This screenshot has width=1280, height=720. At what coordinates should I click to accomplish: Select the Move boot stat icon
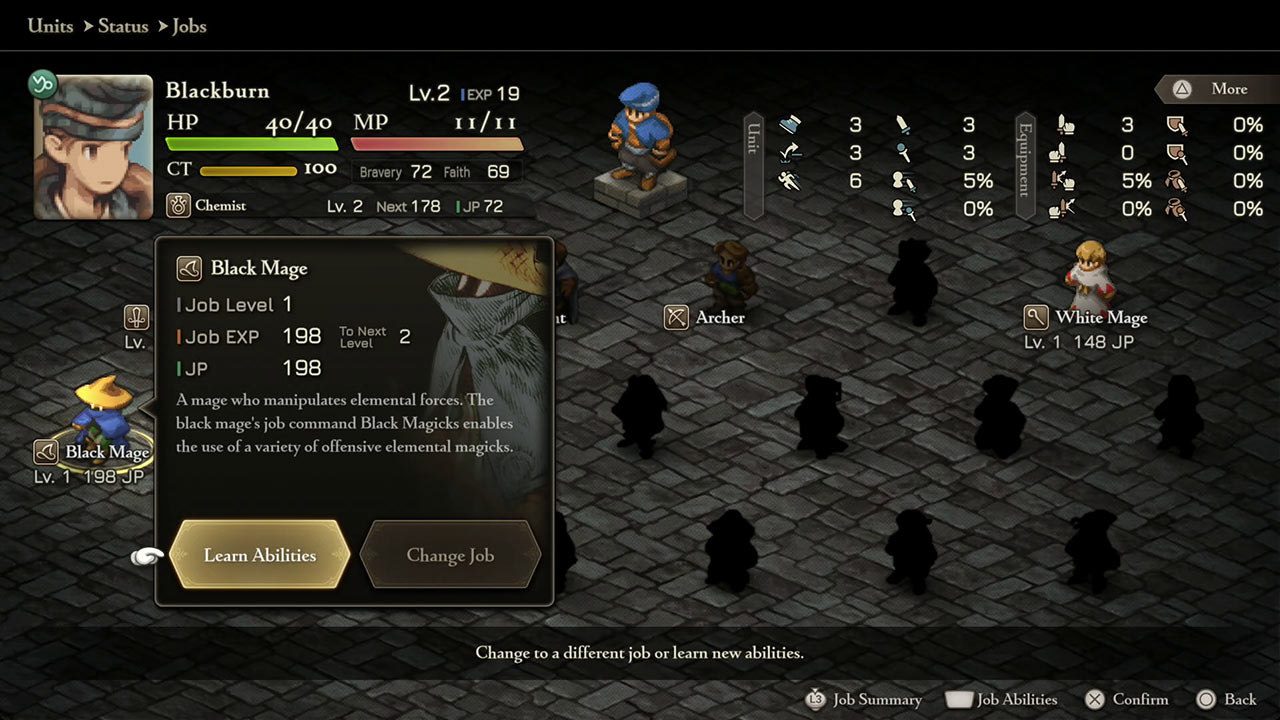(x=790, y=125)
